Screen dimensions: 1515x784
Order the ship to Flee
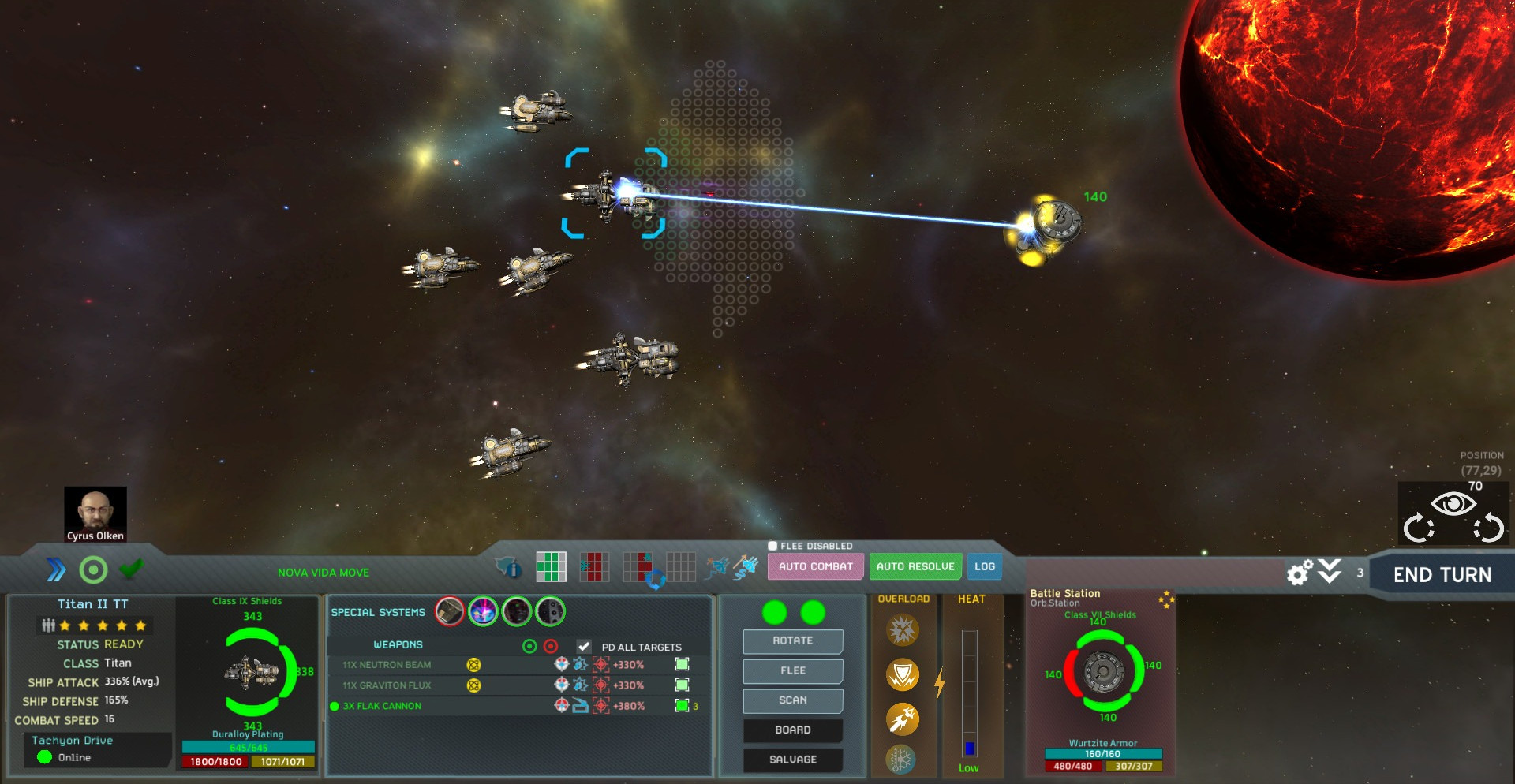[792, 670]
